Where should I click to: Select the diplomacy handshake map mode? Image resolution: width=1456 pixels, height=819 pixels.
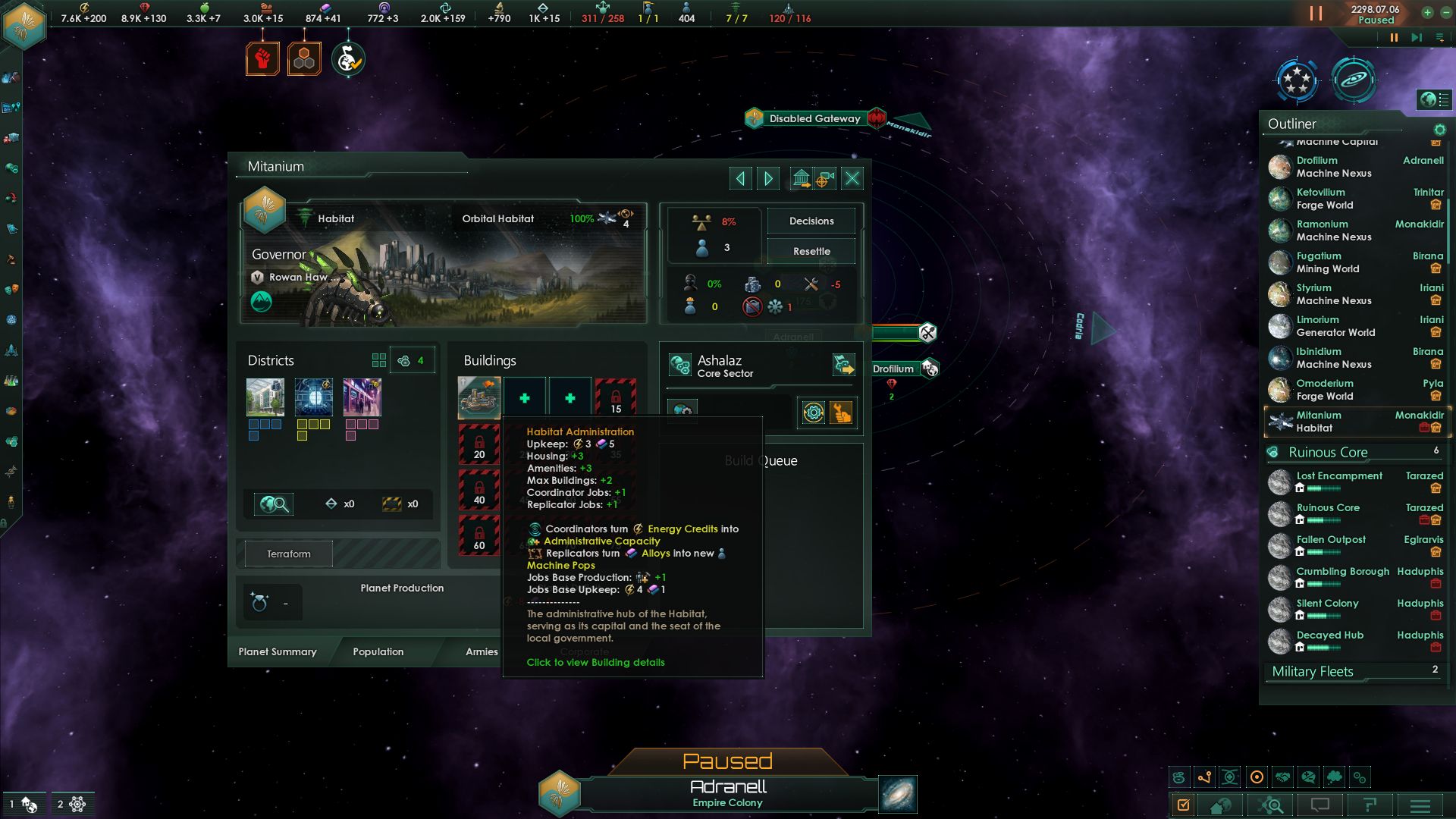coord(1283,777)
